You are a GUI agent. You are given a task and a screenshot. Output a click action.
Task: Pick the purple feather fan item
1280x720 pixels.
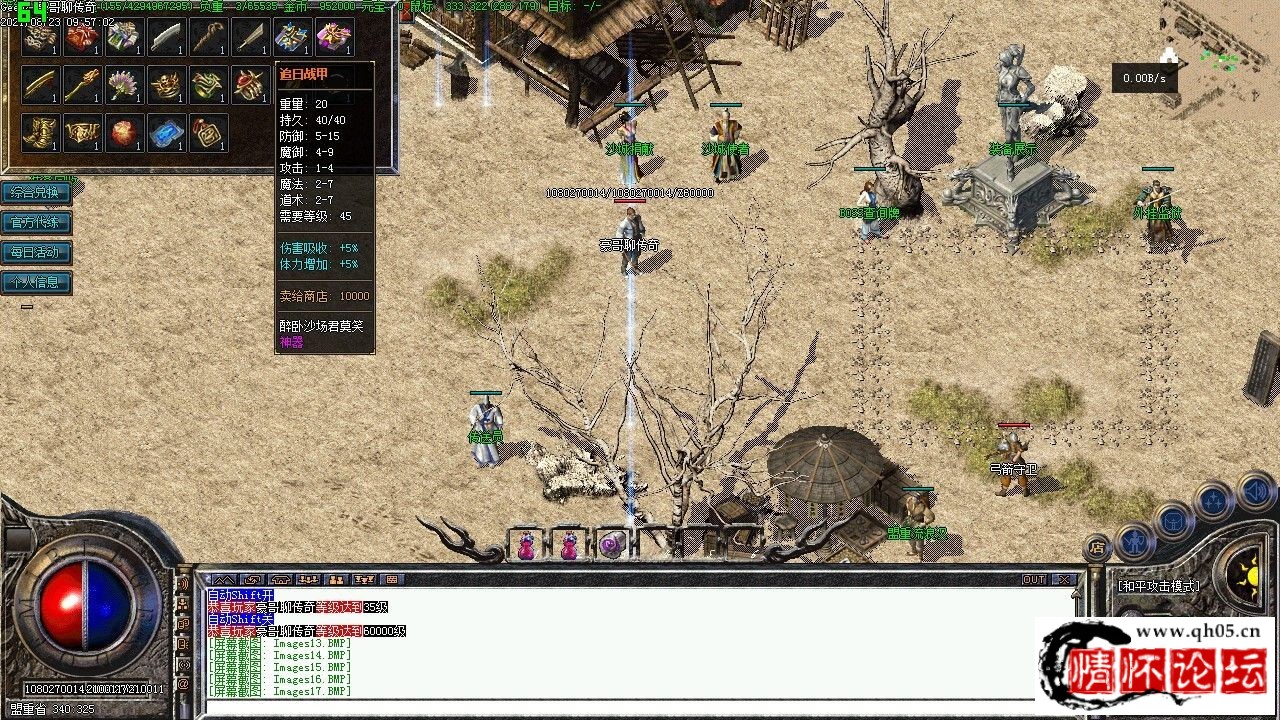point(124,86)
